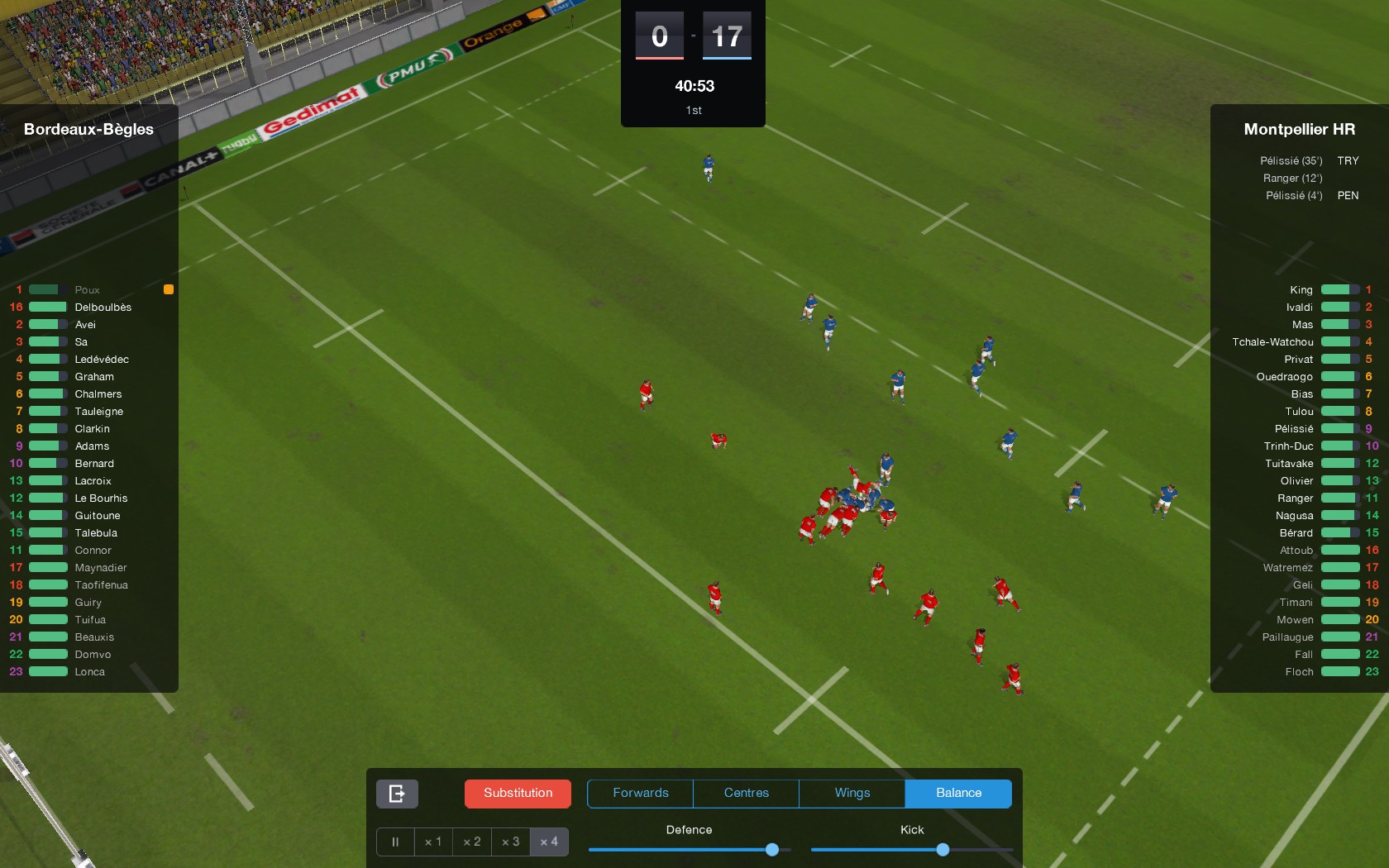Open the Substitution menu
This screenshot has height=868, width=1389.
coord(518,793)
